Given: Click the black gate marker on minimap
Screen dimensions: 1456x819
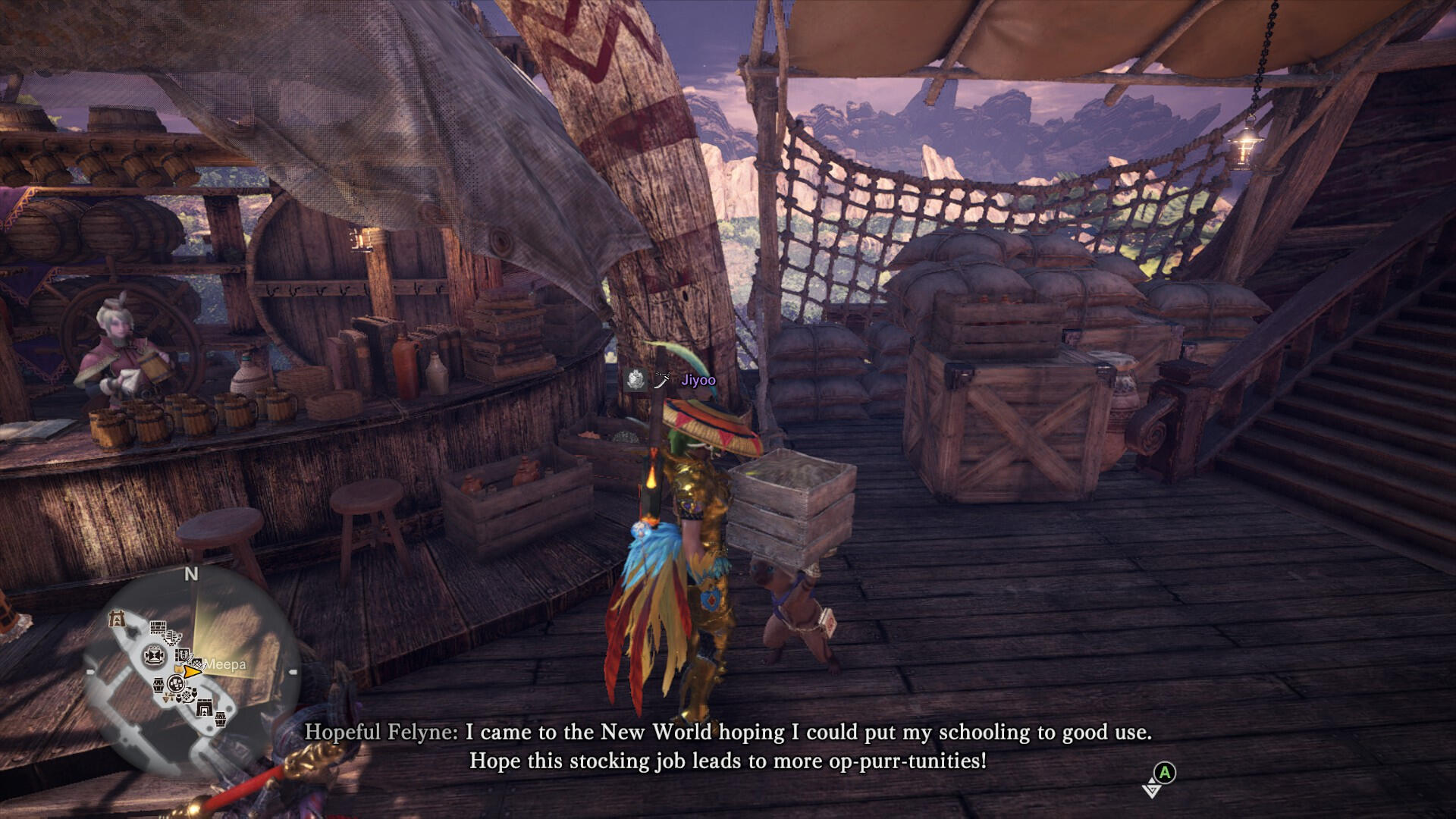Looking at the screenshot, I should (204, 709).
